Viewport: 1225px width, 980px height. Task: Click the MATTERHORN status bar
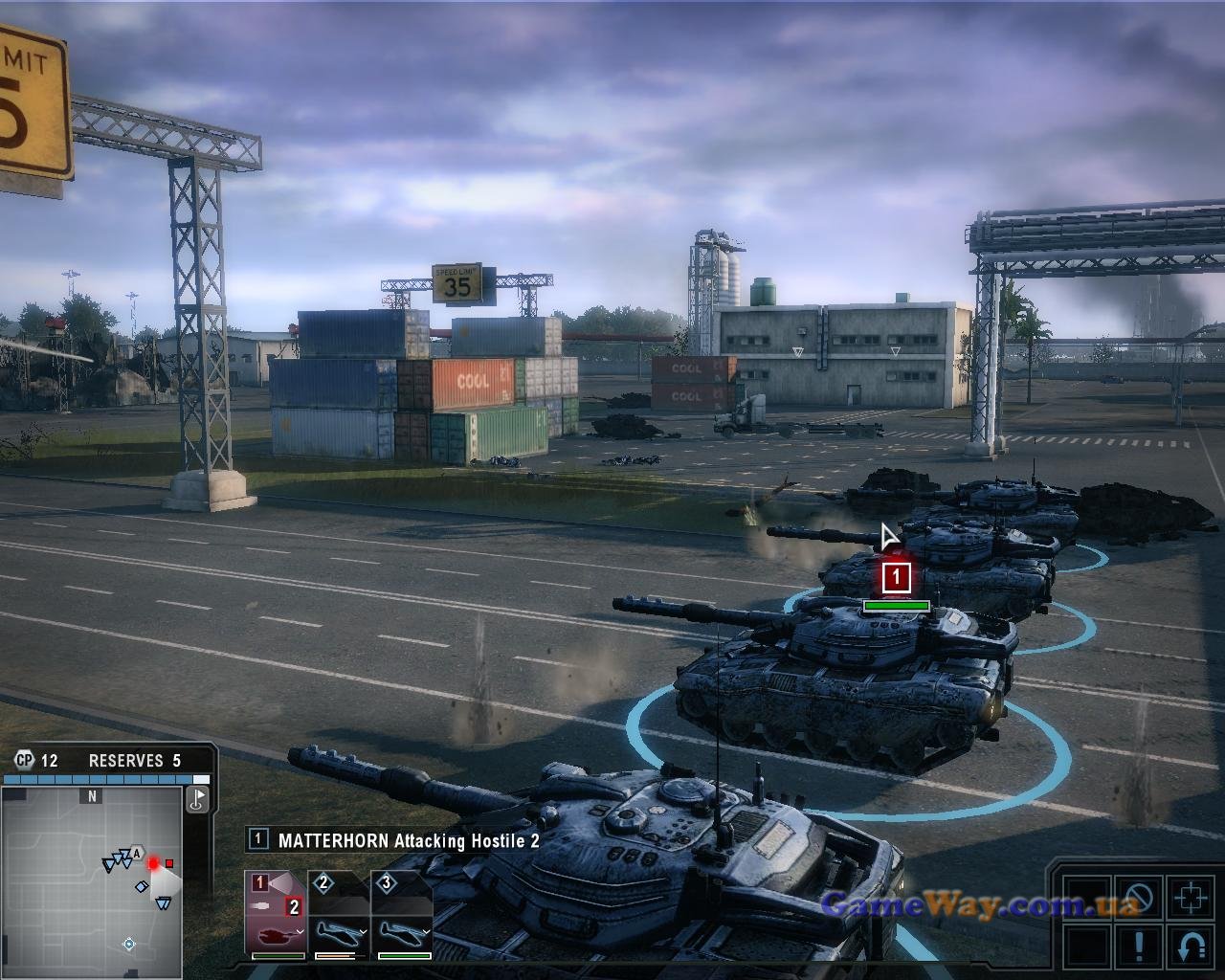coord(394,840)
